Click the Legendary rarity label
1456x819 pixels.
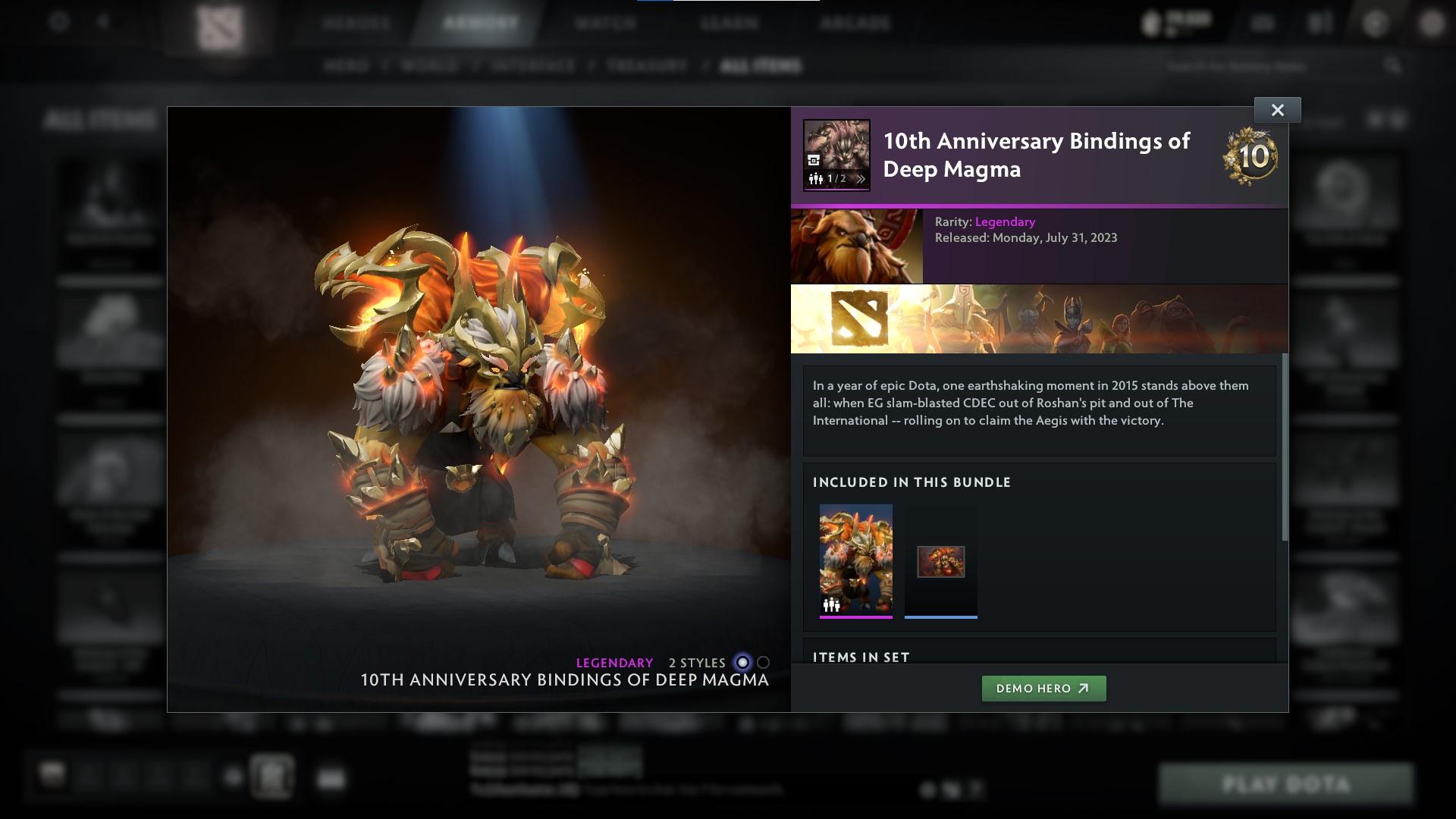(x=1004, y=221)
